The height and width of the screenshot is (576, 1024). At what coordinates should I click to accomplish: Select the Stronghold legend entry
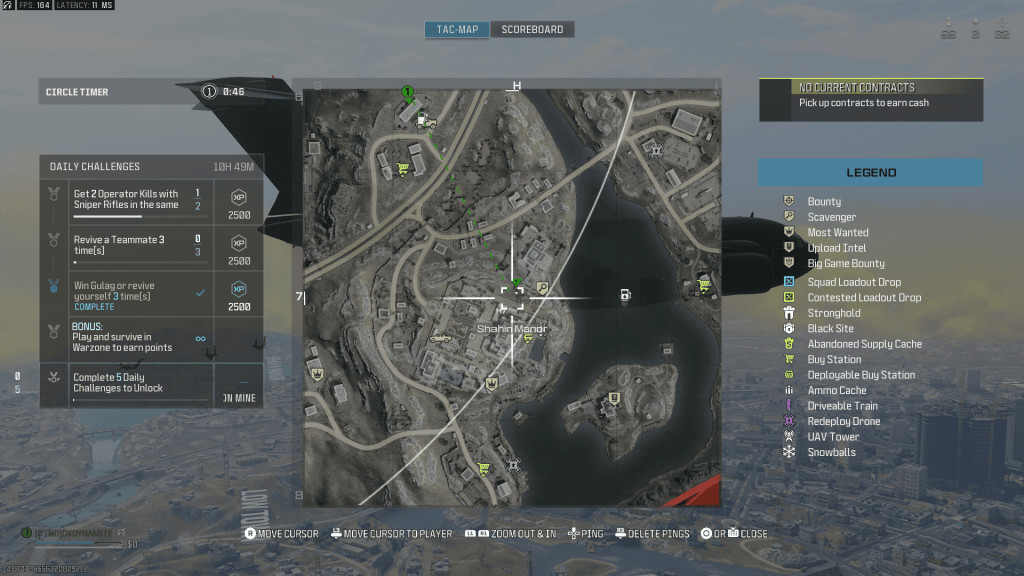(834, 313)
